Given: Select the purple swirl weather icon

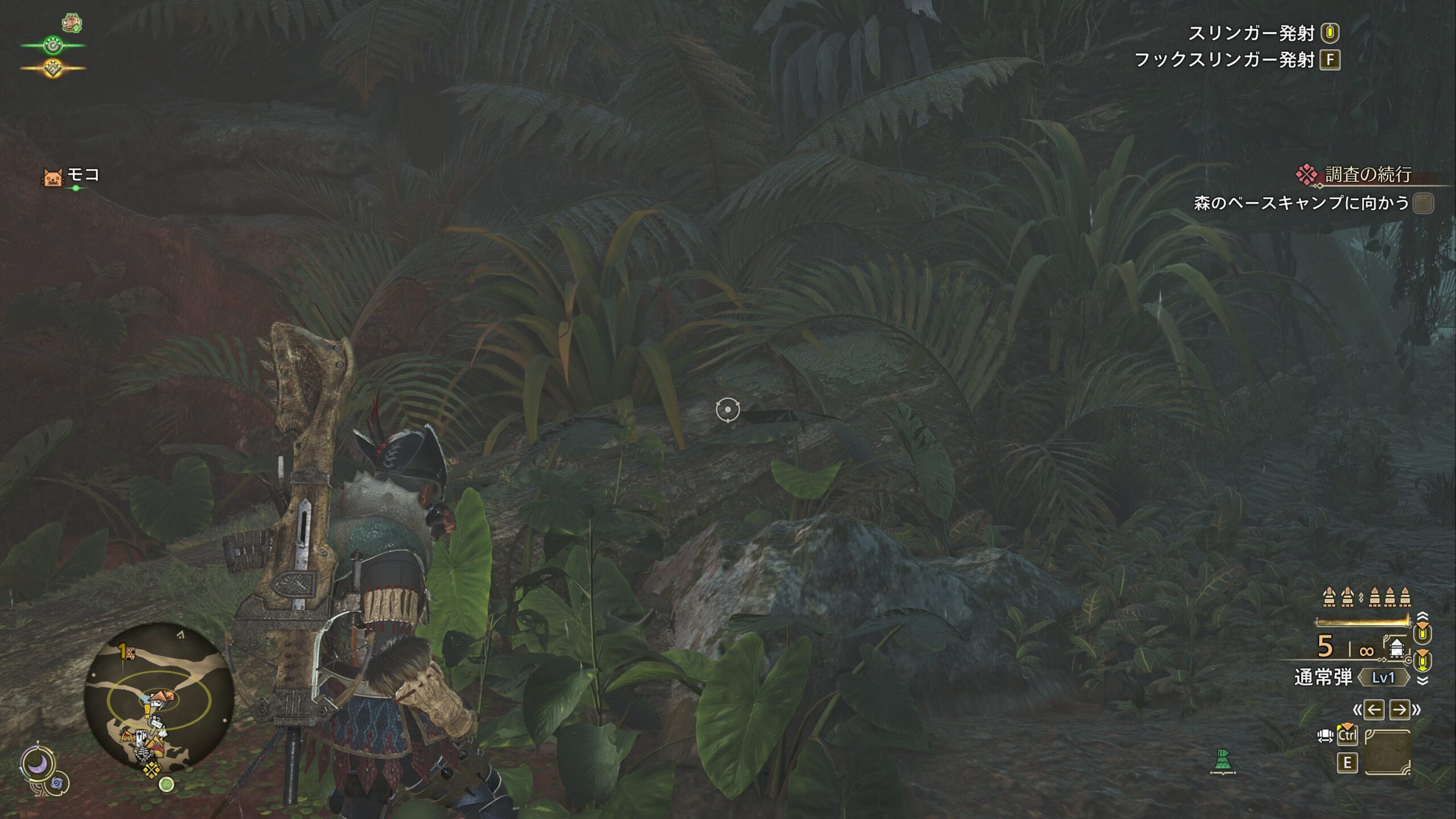Looking at the screenshot, I should (57, 784).
